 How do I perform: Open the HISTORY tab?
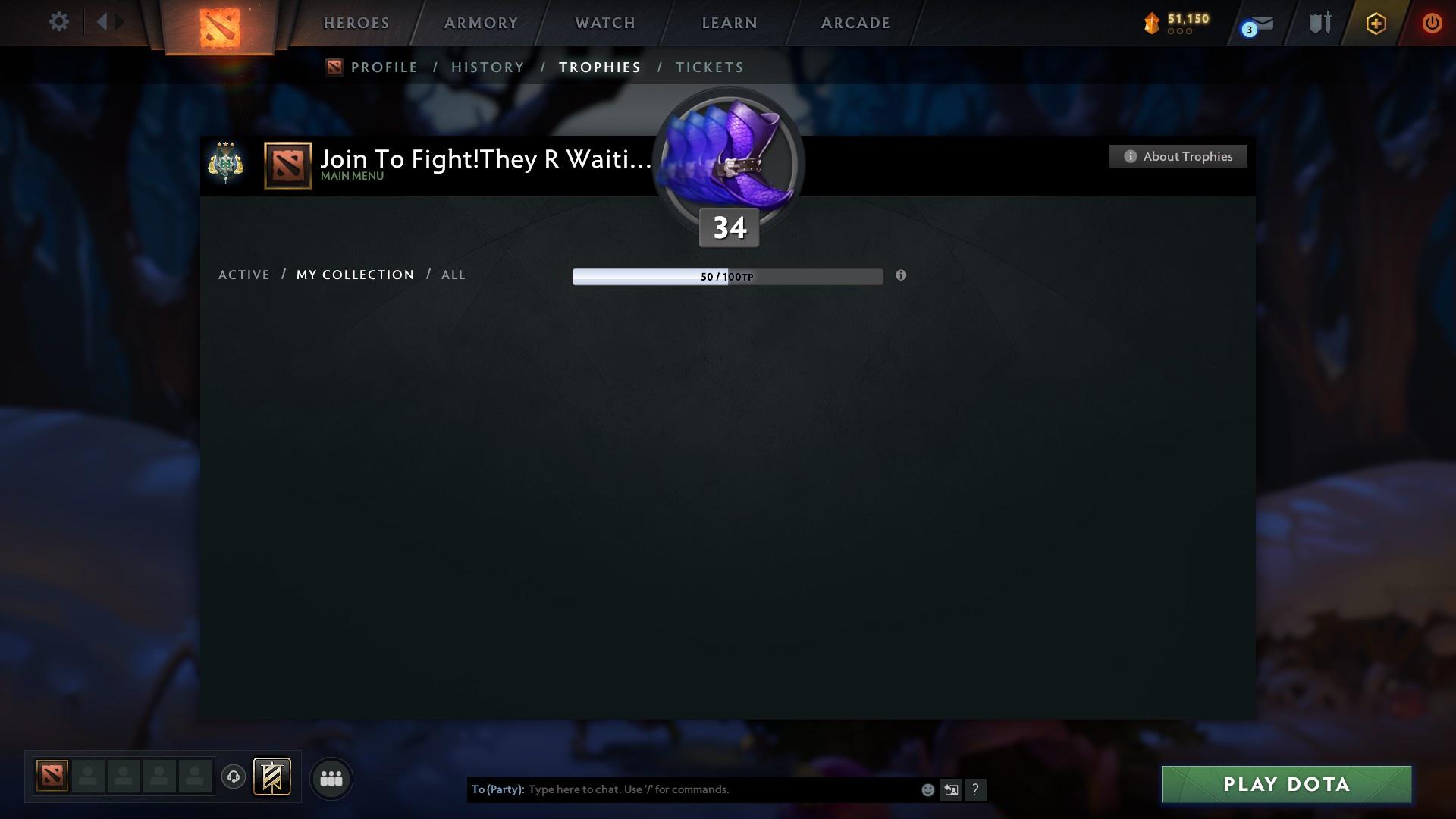[x=487, y=67]
